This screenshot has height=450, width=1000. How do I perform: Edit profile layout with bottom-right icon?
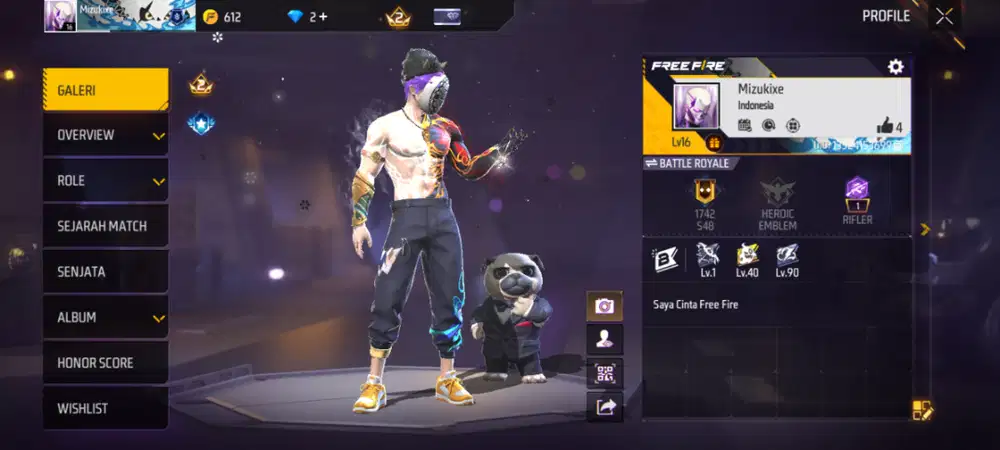pyautogui.click(x=922, y=410)
